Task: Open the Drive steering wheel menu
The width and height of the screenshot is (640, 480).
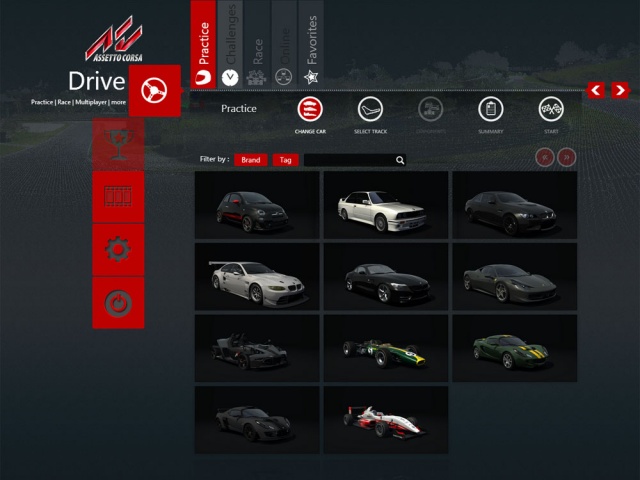Action: tap(155, 91)
